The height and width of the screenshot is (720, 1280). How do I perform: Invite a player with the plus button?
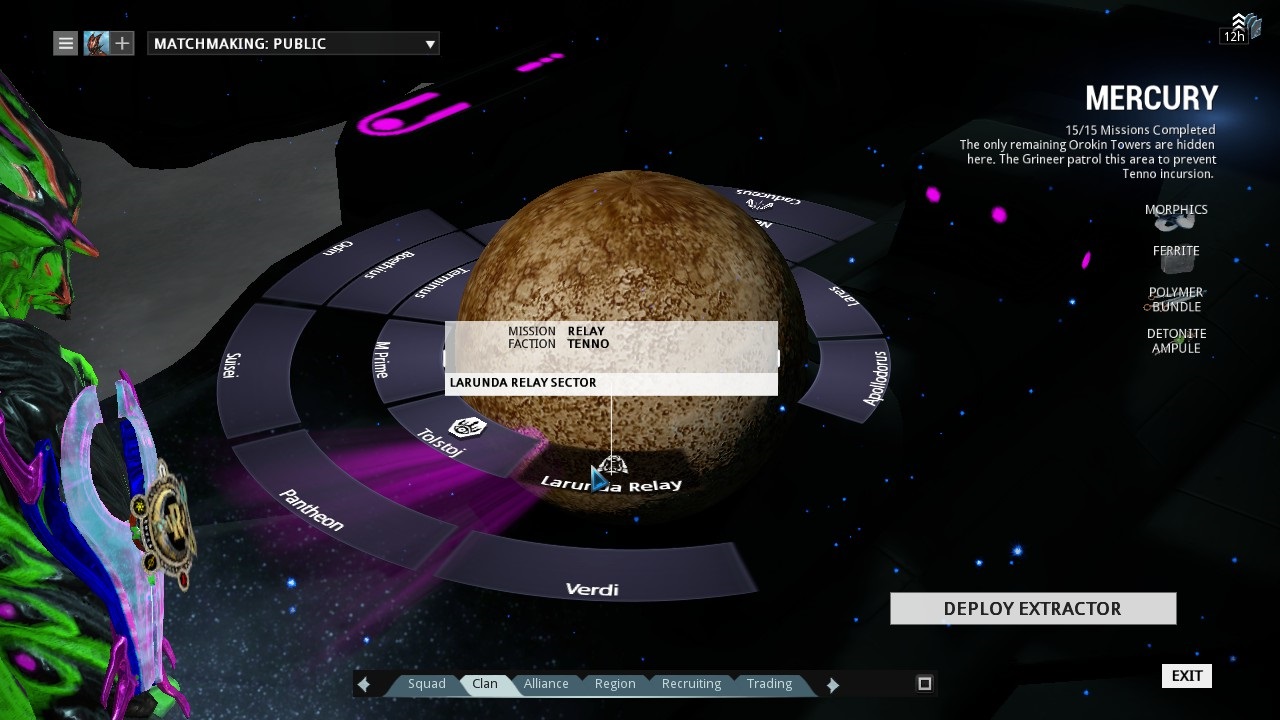122,43
